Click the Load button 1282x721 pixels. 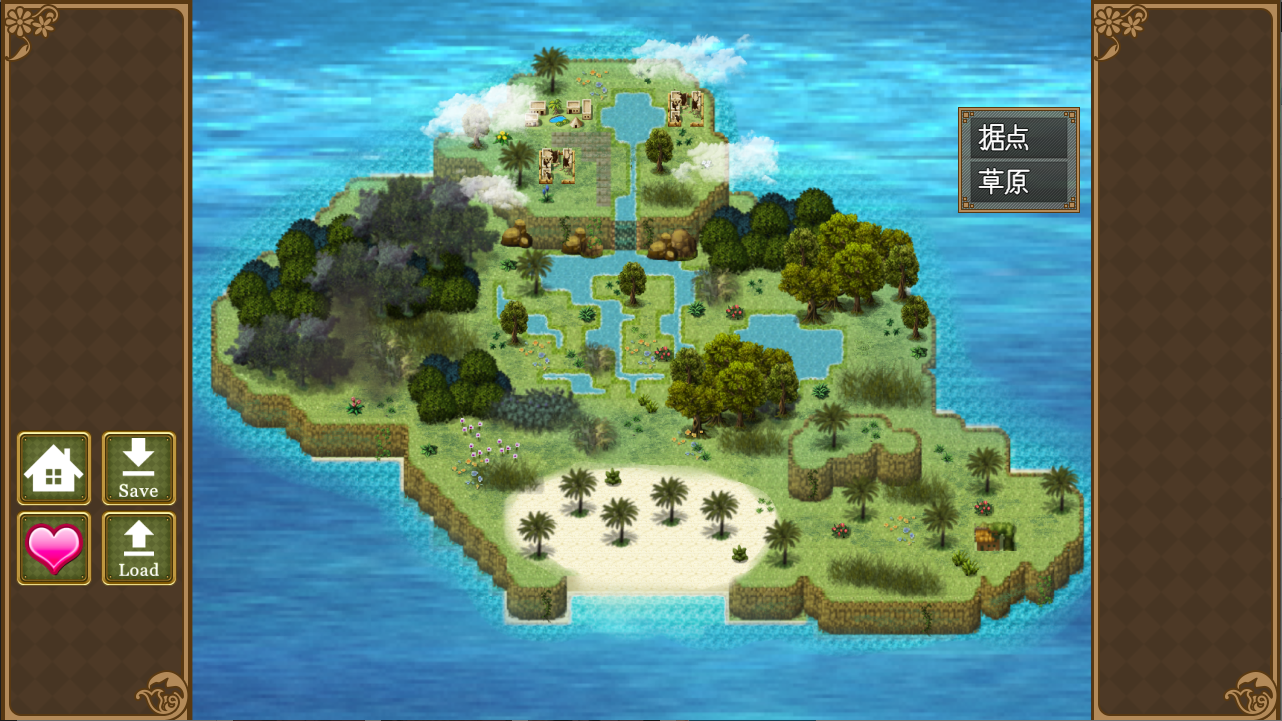tap(139, 548)
